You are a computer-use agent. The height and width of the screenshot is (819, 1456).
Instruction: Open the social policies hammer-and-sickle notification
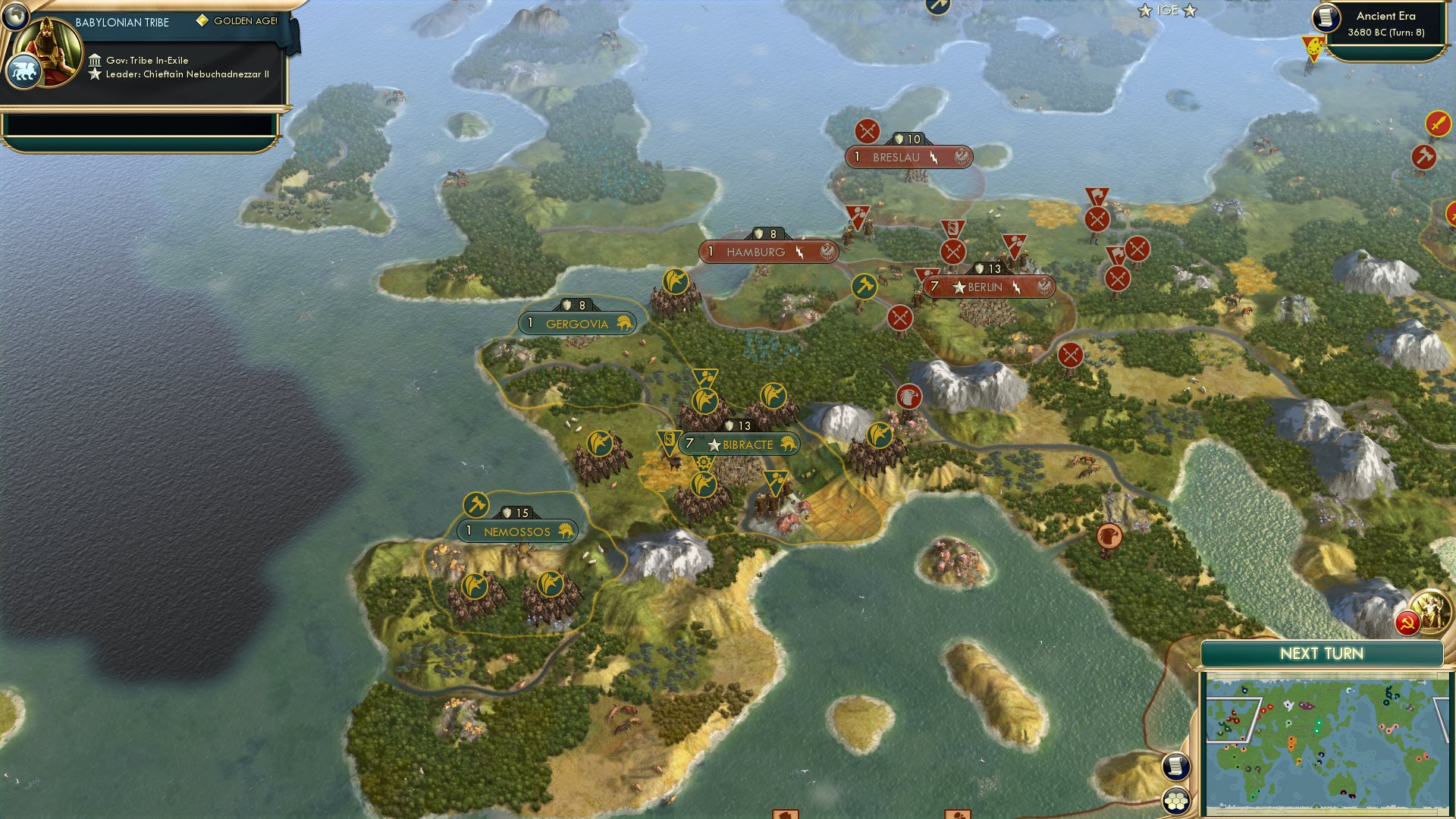pyautogui.click(x=1407, y=622)
